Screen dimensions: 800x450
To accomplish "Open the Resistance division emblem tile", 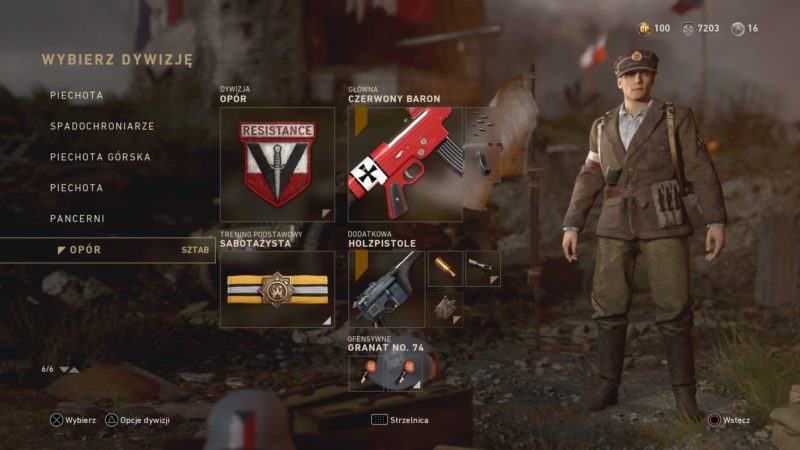I will pos(277,164).
